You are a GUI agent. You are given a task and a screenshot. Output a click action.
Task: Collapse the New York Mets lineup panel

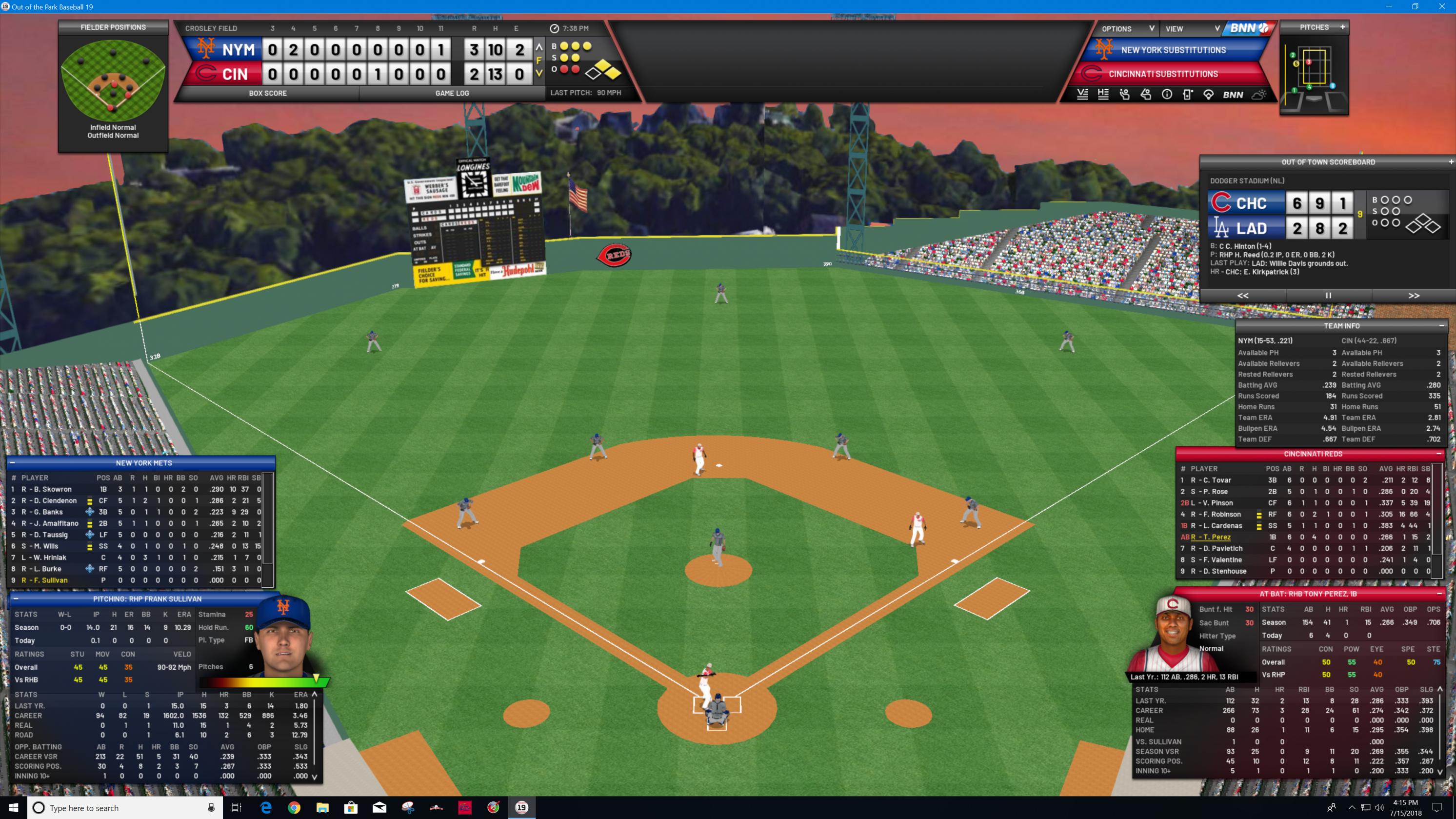tap(12, 463)
